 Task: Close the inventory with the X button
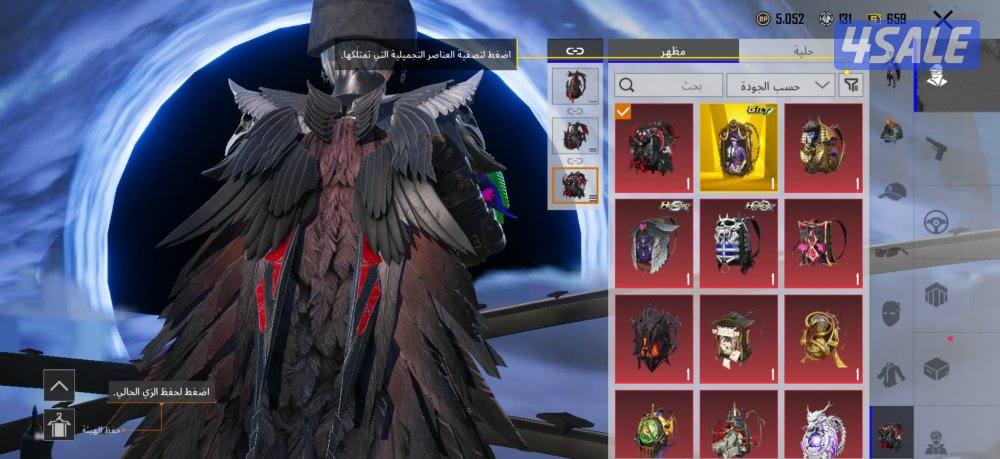[942, 18]
